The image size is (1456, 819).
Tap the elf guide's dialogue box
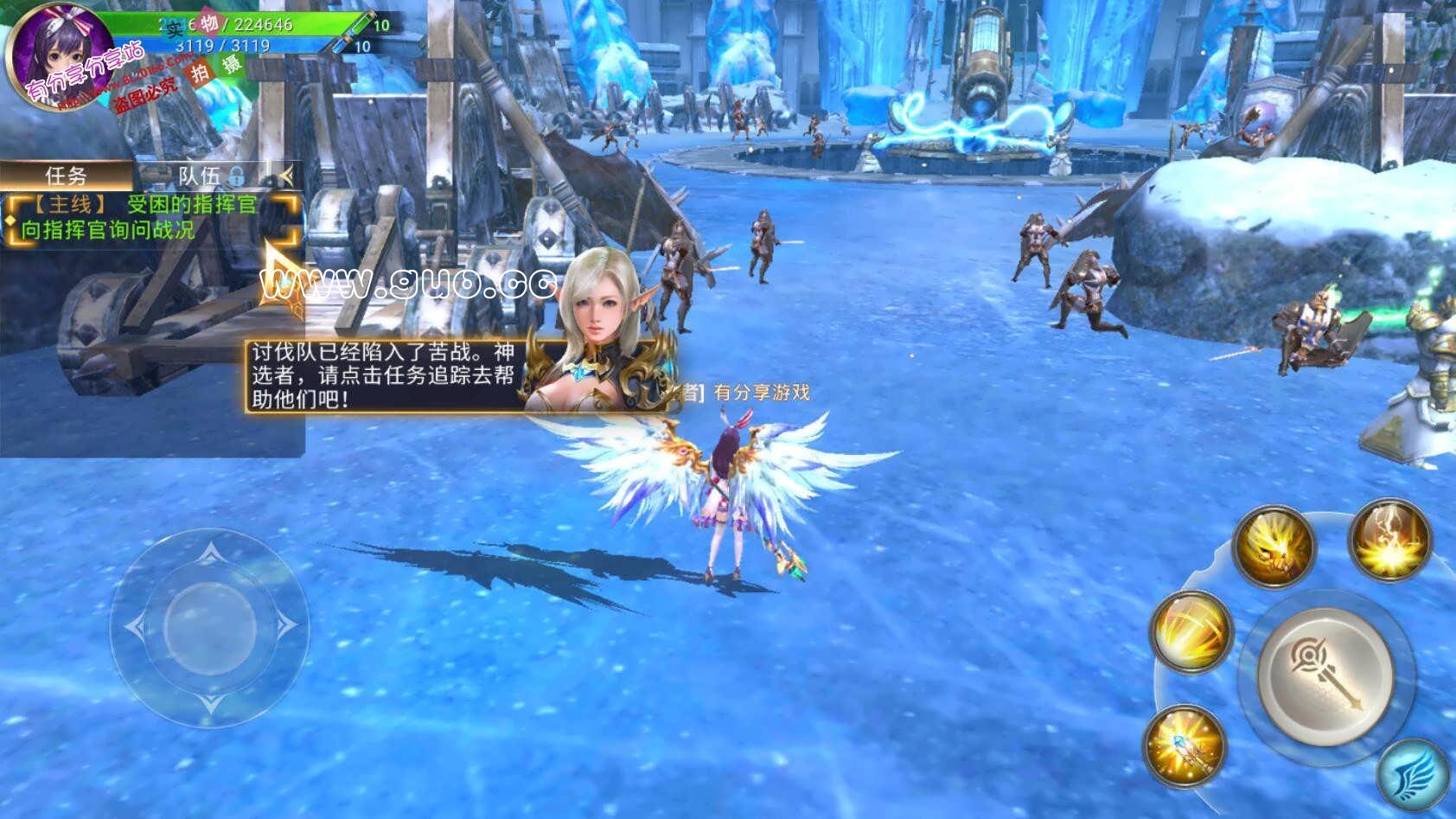(381, 374)
